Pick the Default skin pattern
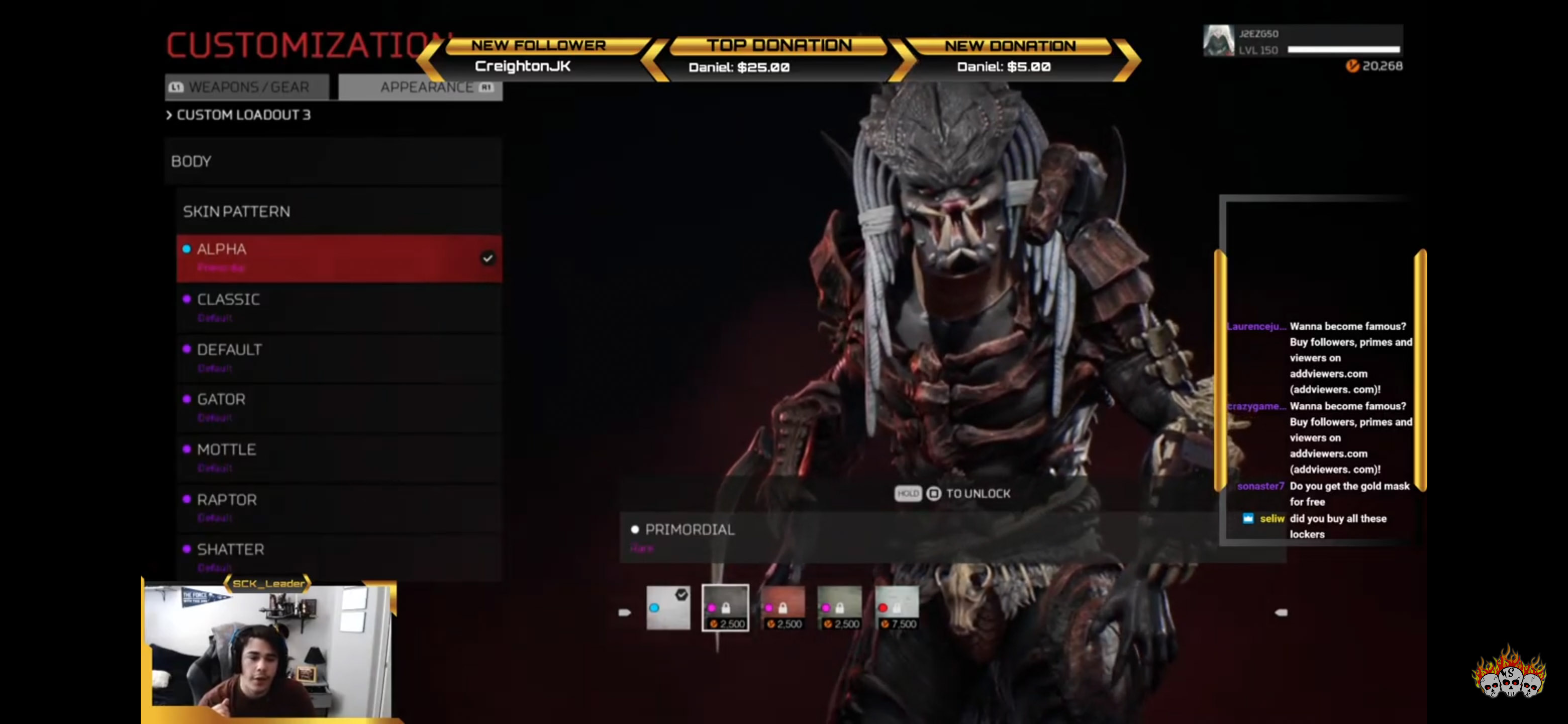 tap(338, 357)
